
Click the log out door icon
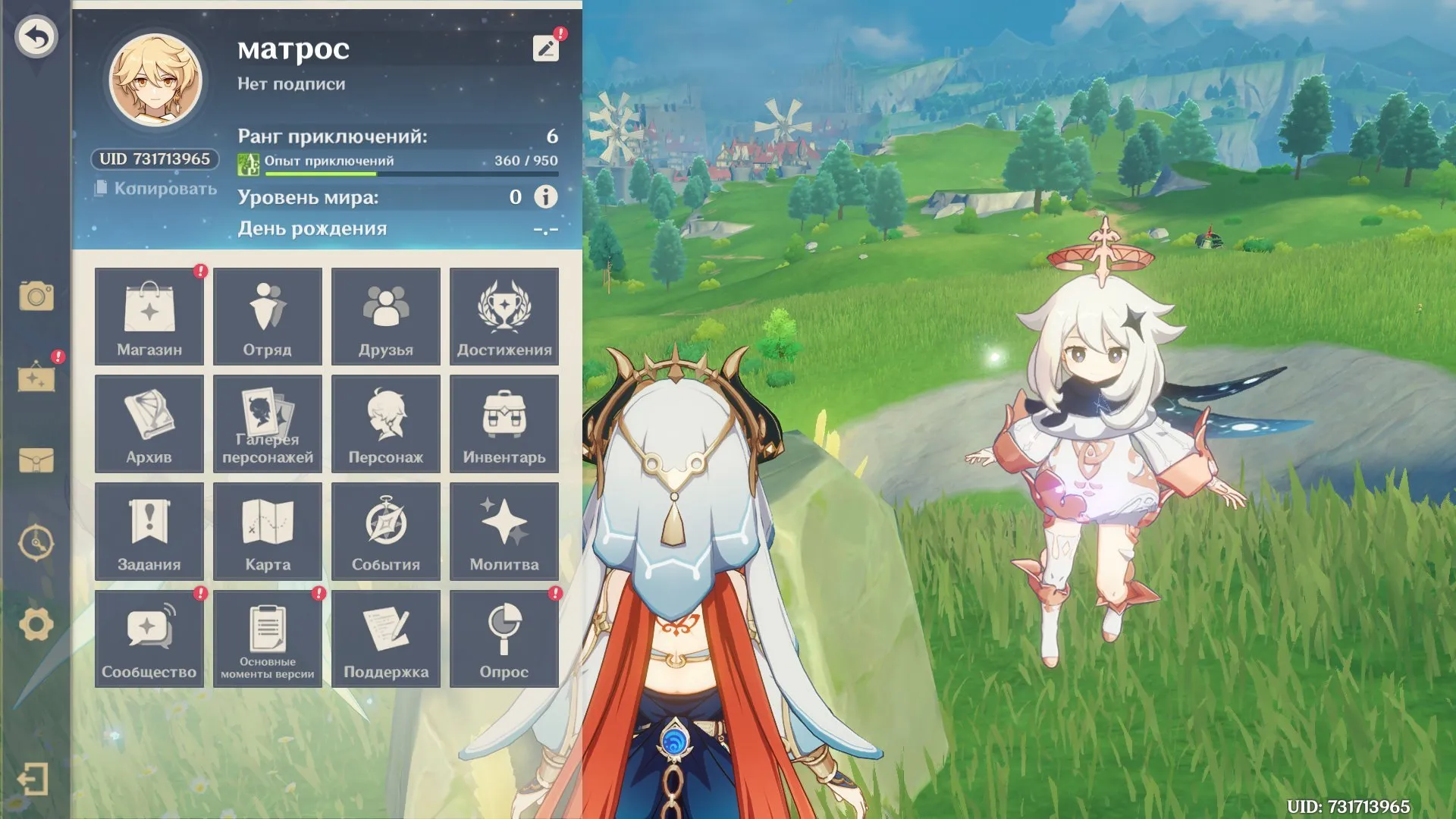click(33, 777)
